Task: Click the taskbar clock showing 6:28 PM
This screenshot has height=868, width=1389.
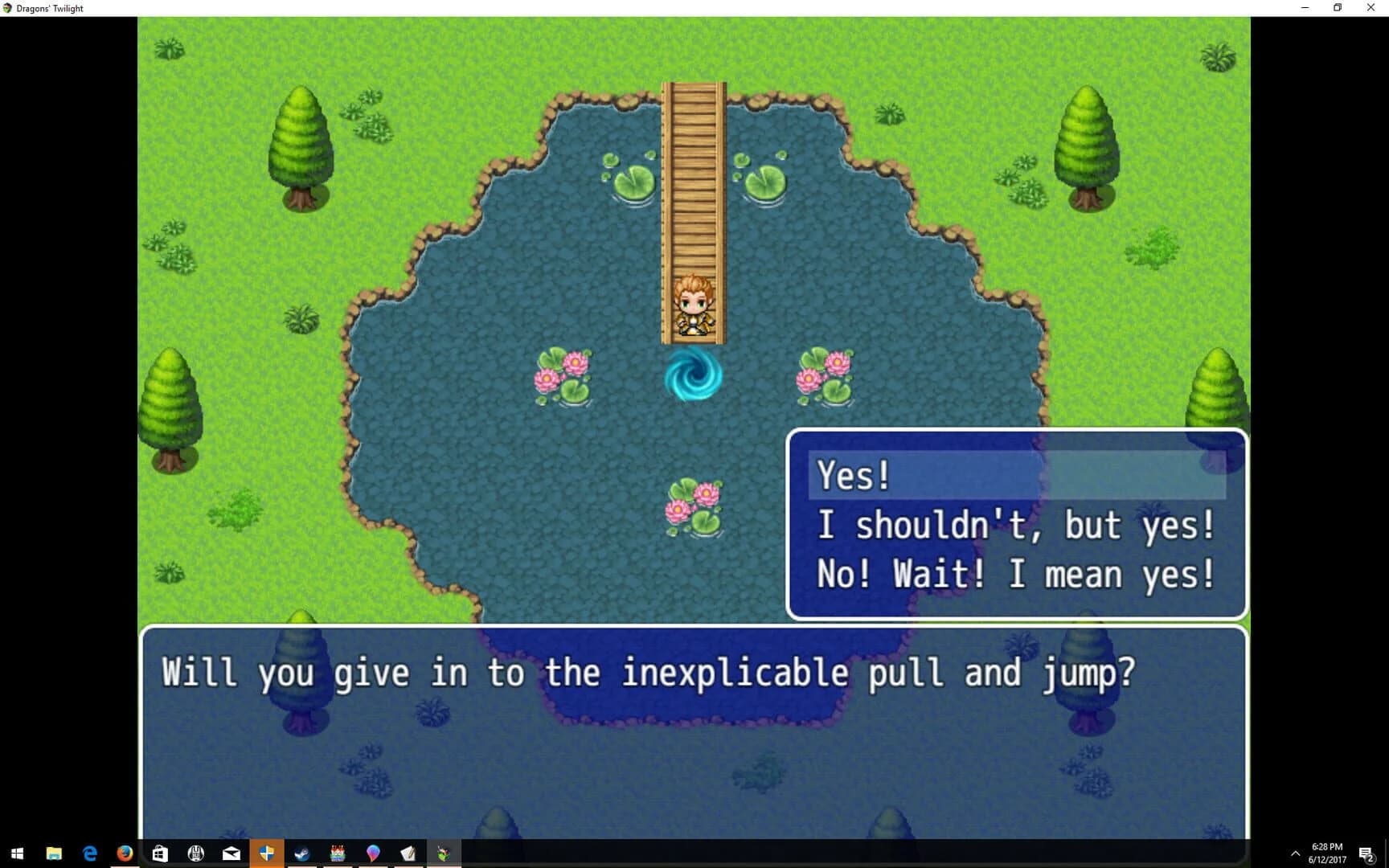Action: coord(1325,852)
